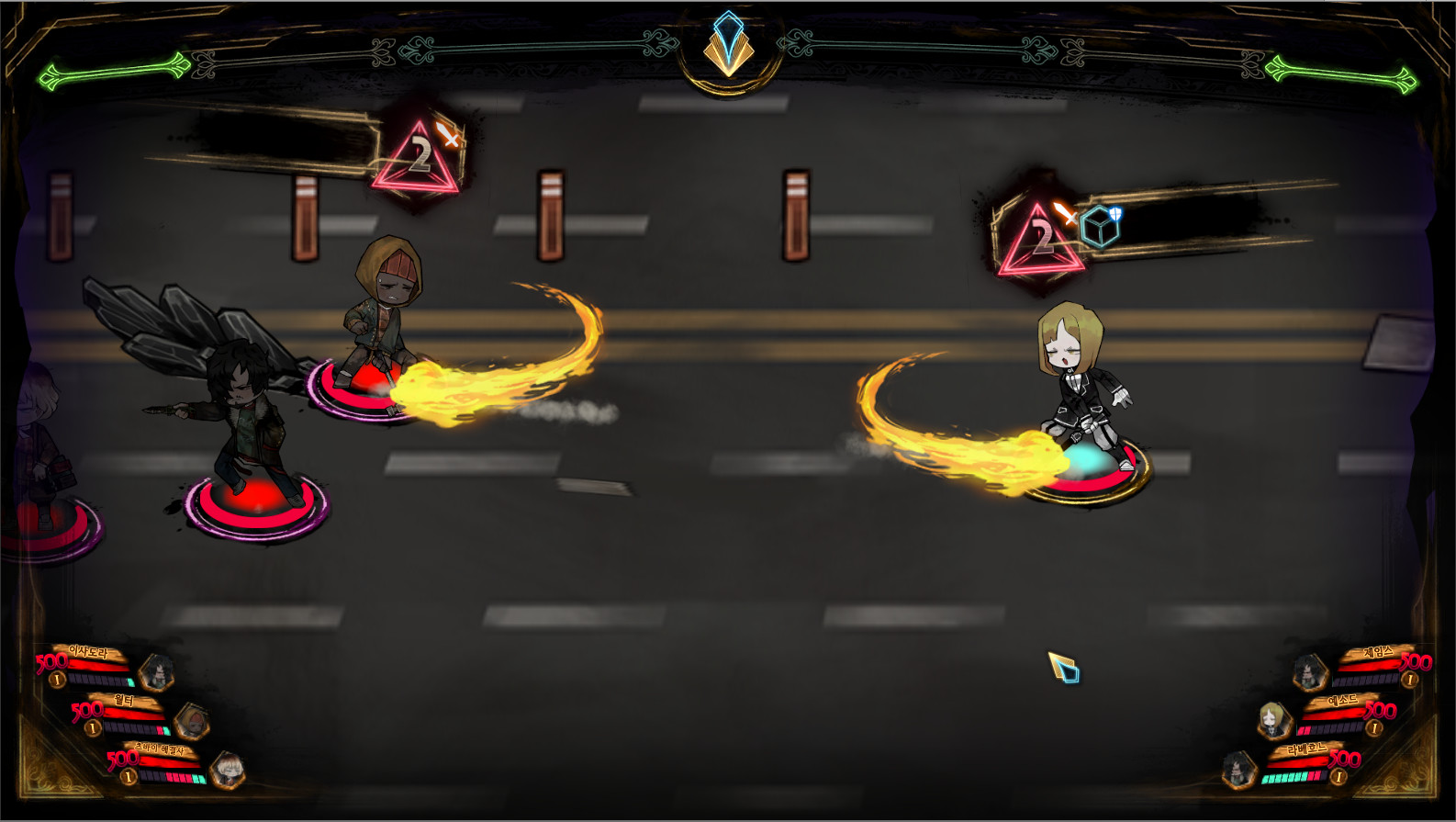Click Isadora's level I medallion
Viewport: 1456px width, 822px height.
[56, 679]
